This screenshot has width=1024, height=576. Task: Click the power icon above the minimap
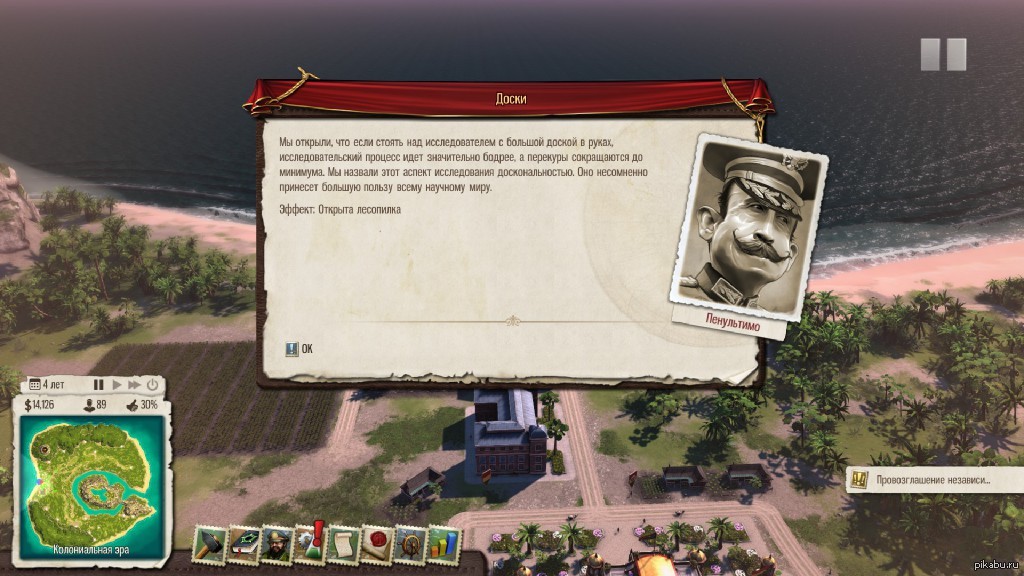click(x=153, y=384)
